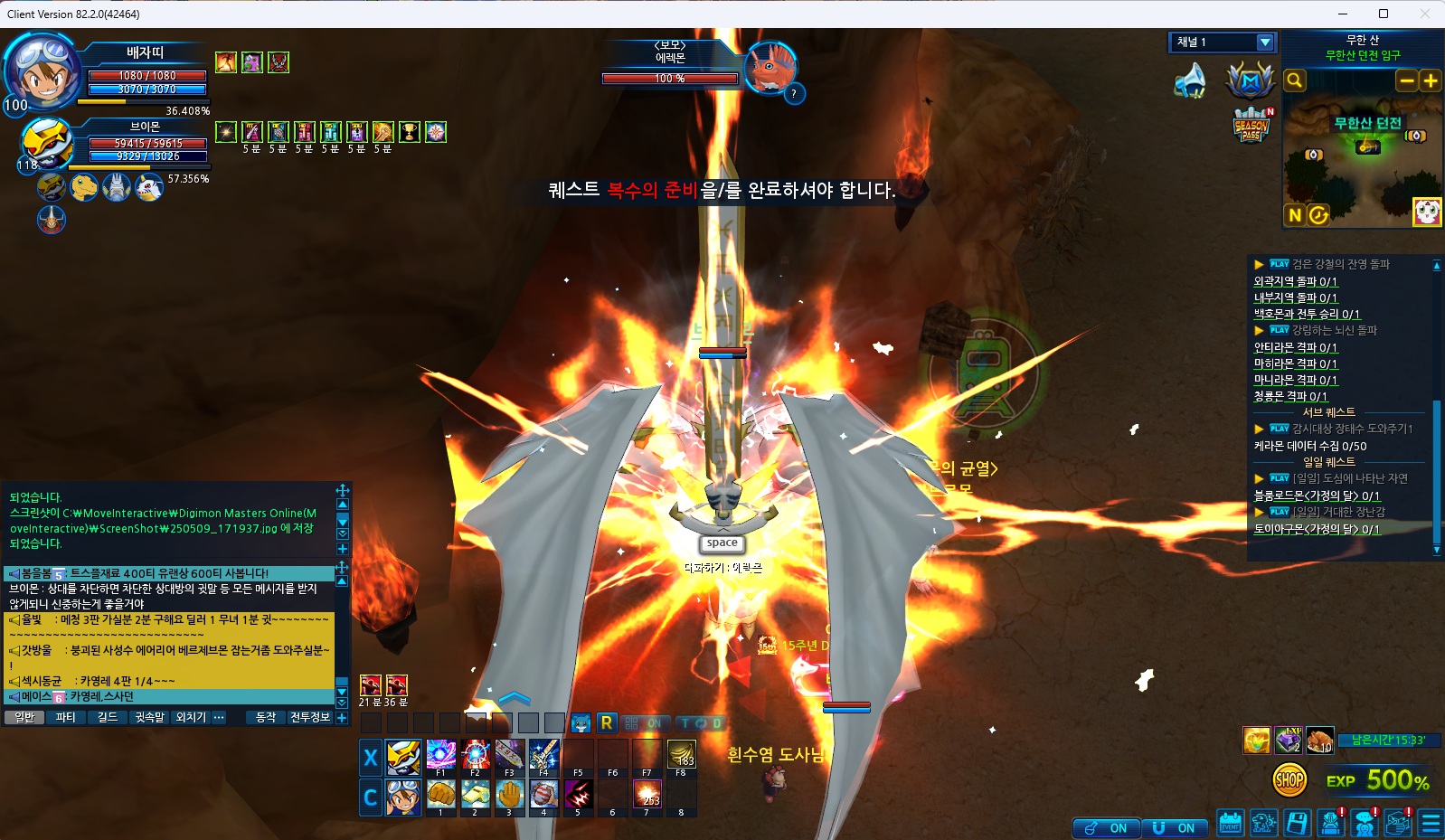Use the banana item in slot F8
This screenshot has height=840, width=1445.
click(x=681, y=754)
